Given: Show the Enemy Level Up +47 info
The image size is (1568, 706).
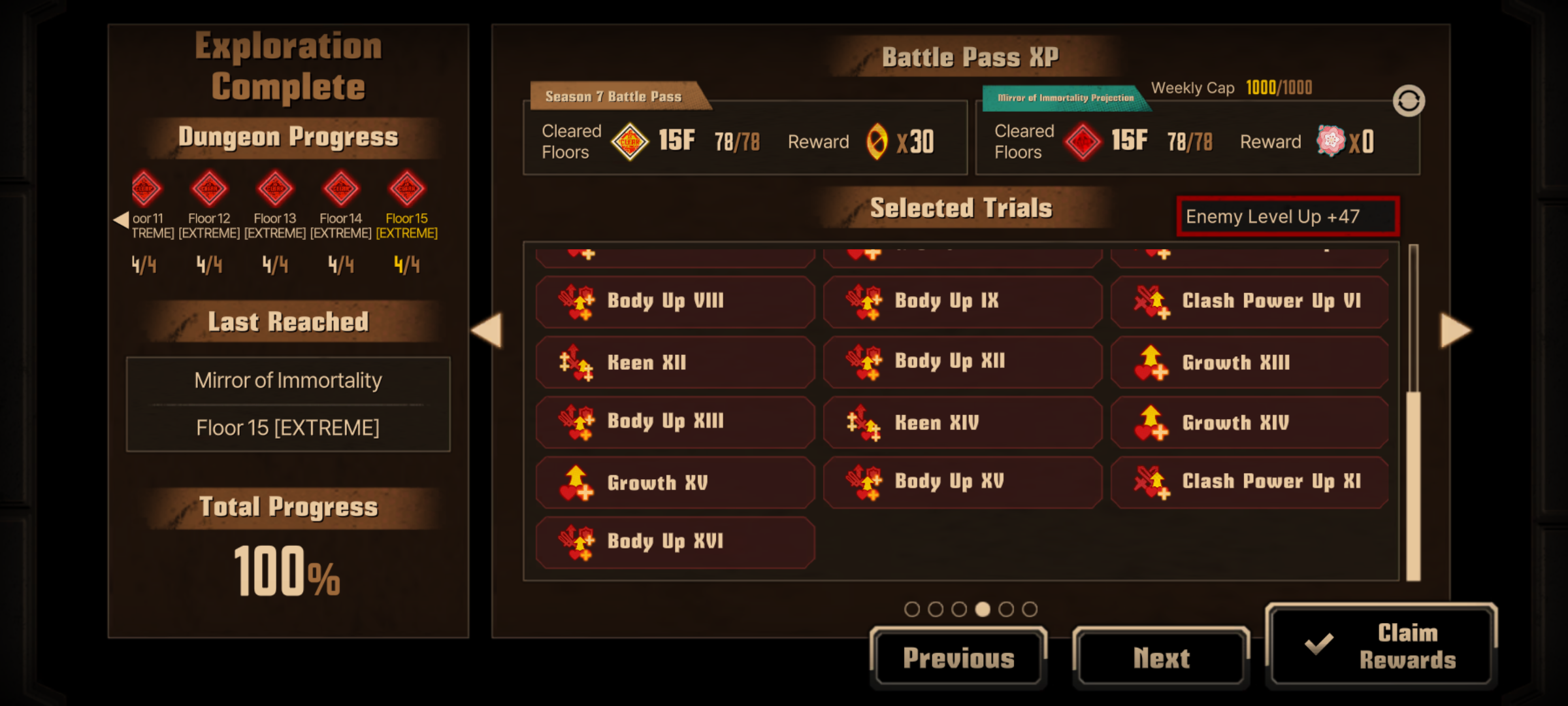Looking at the screenshot, I should (x=1287, y=216).
